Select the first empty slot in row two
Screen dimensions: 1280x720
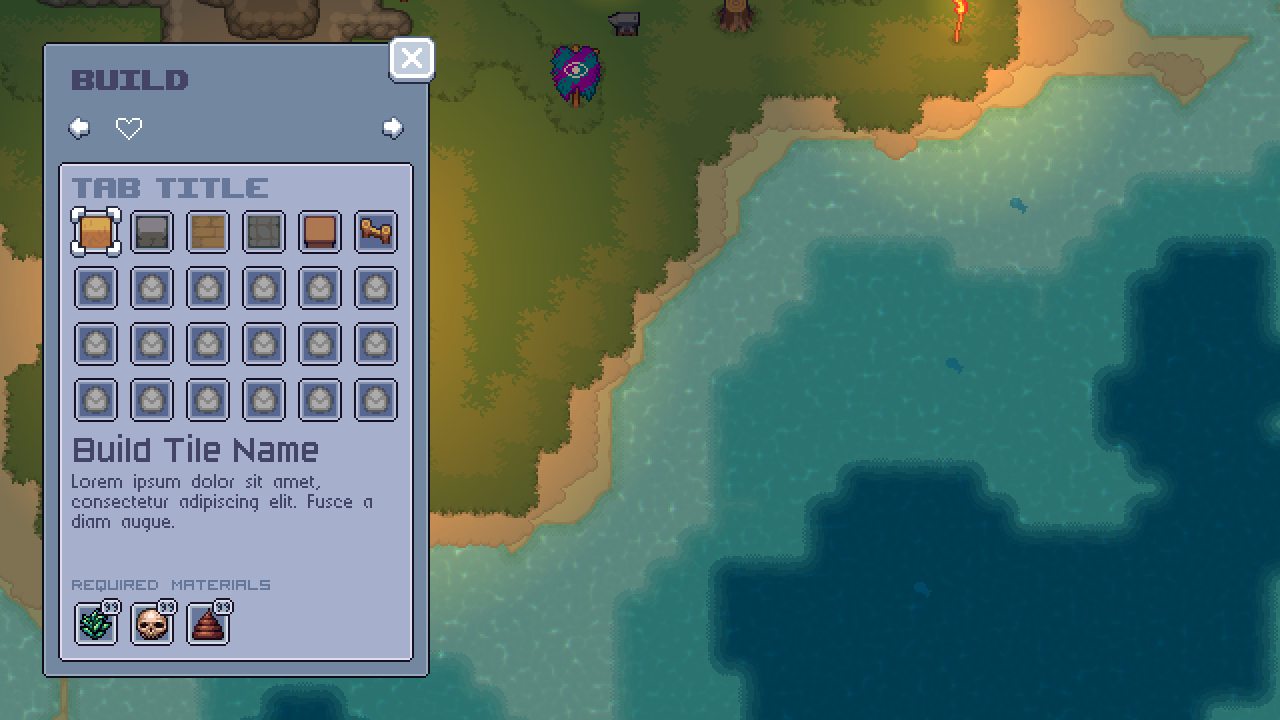[x=96, y=287]
